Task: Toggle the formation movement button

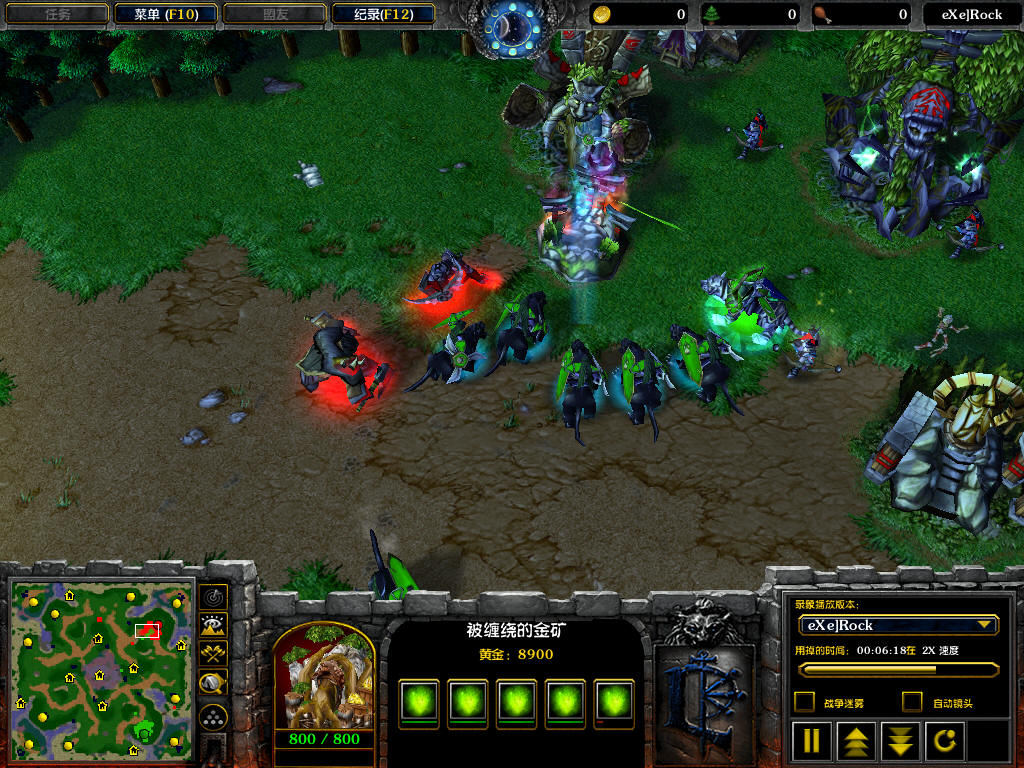Action: click(213, 716)
